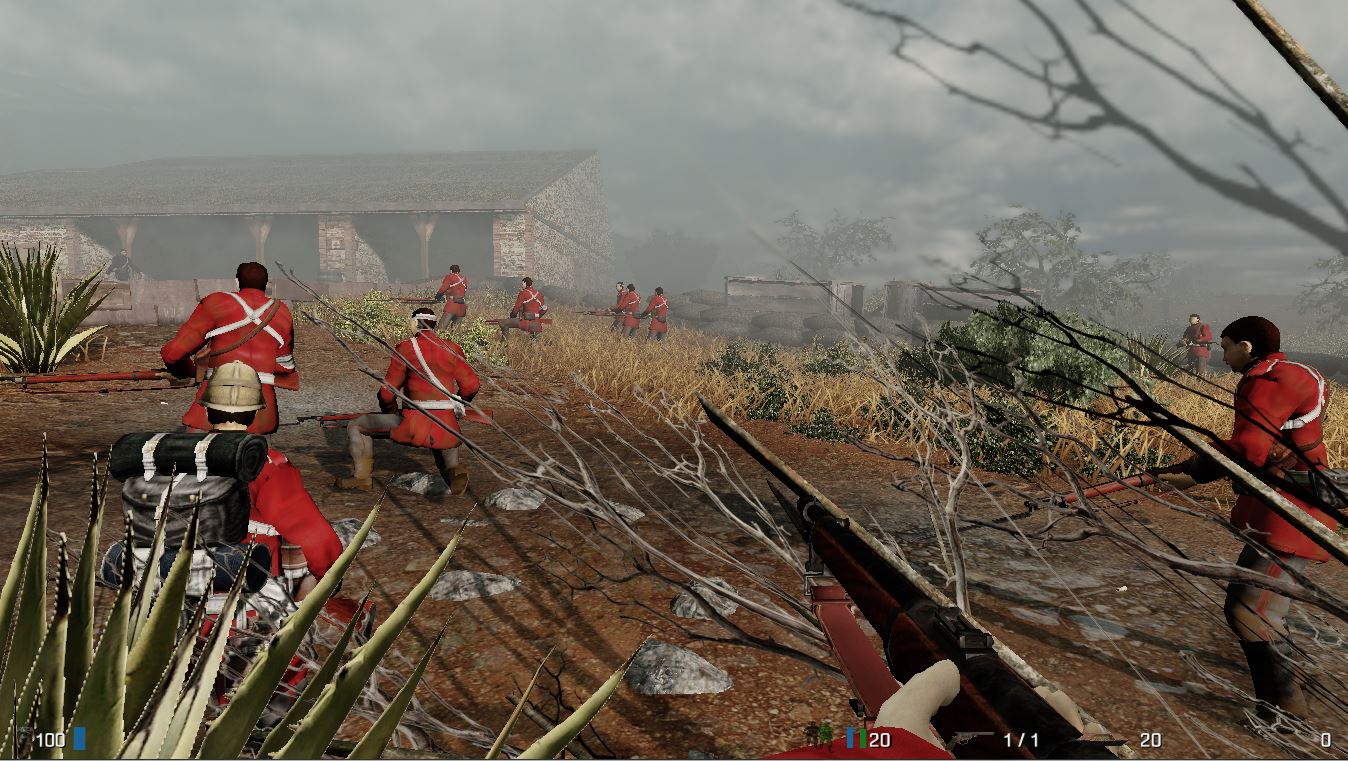The height and width of the screenshot is (761, 1348).
Task: Click the grenade counter showing 0 at bottom right
Action: 1325,738
